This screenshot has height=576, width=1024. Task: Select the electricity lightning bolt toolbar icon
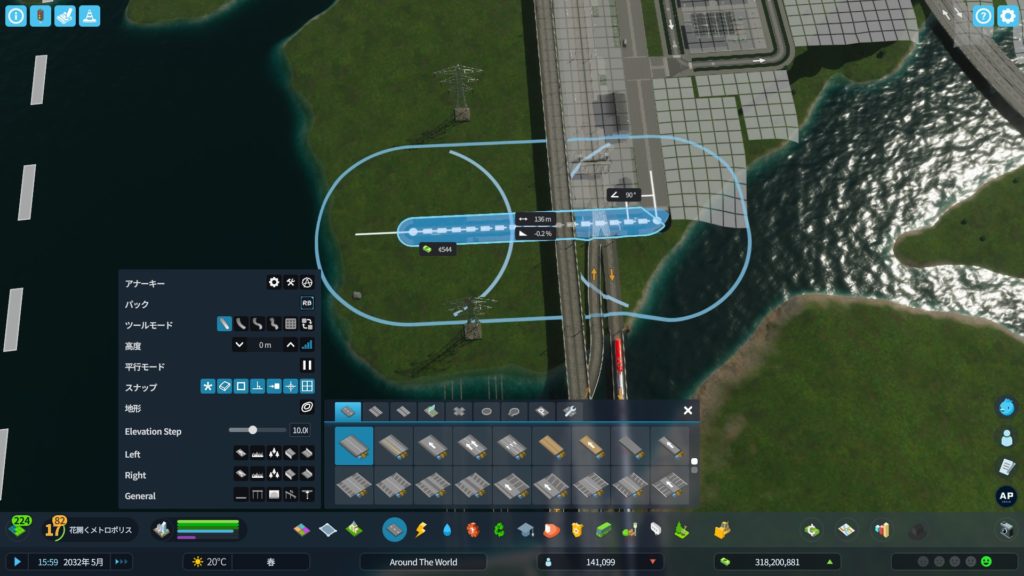coord(421,529)
